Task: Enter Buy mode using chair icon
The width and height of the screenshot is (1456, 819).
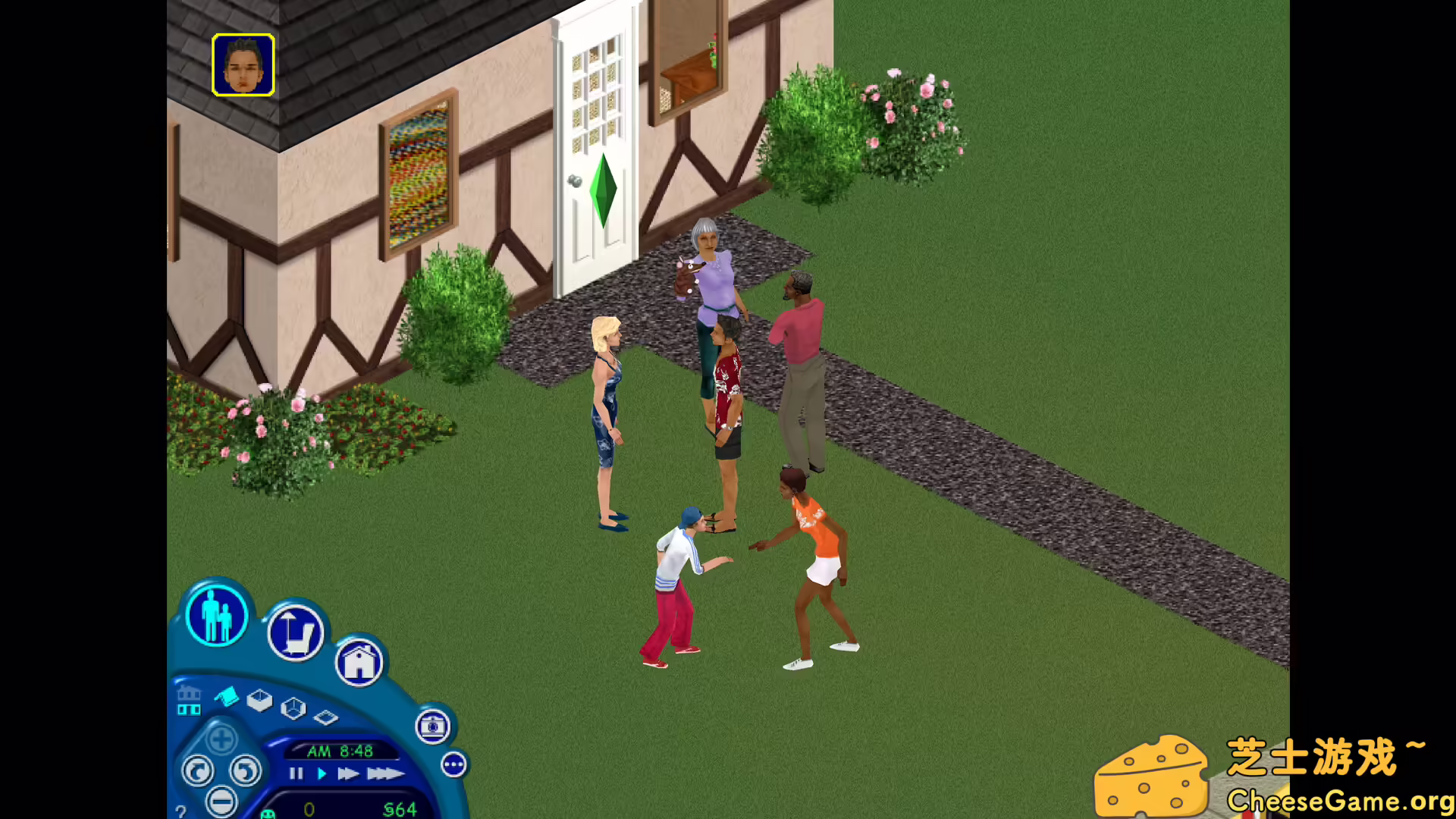Action: (297, 635)
